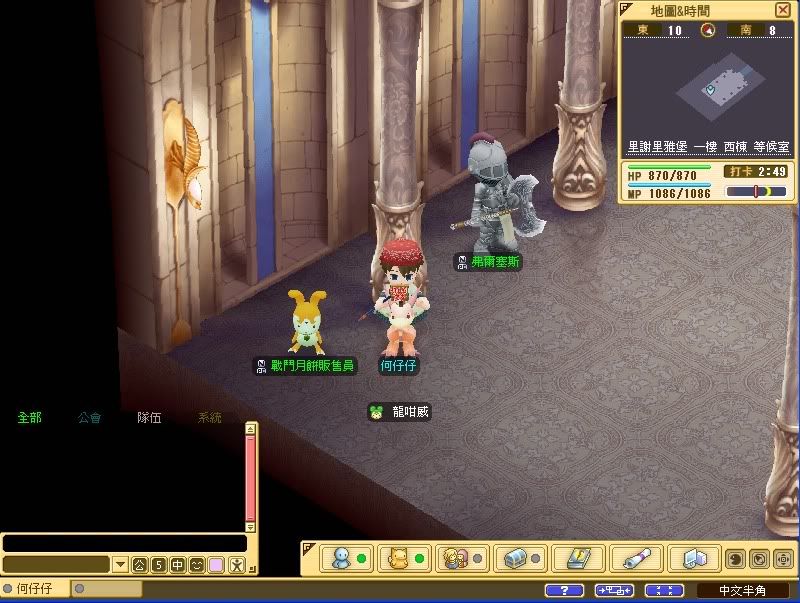Switch to the 公會 guild chat tab
Viewport: 800px width, 603px height.
(89, 418)
